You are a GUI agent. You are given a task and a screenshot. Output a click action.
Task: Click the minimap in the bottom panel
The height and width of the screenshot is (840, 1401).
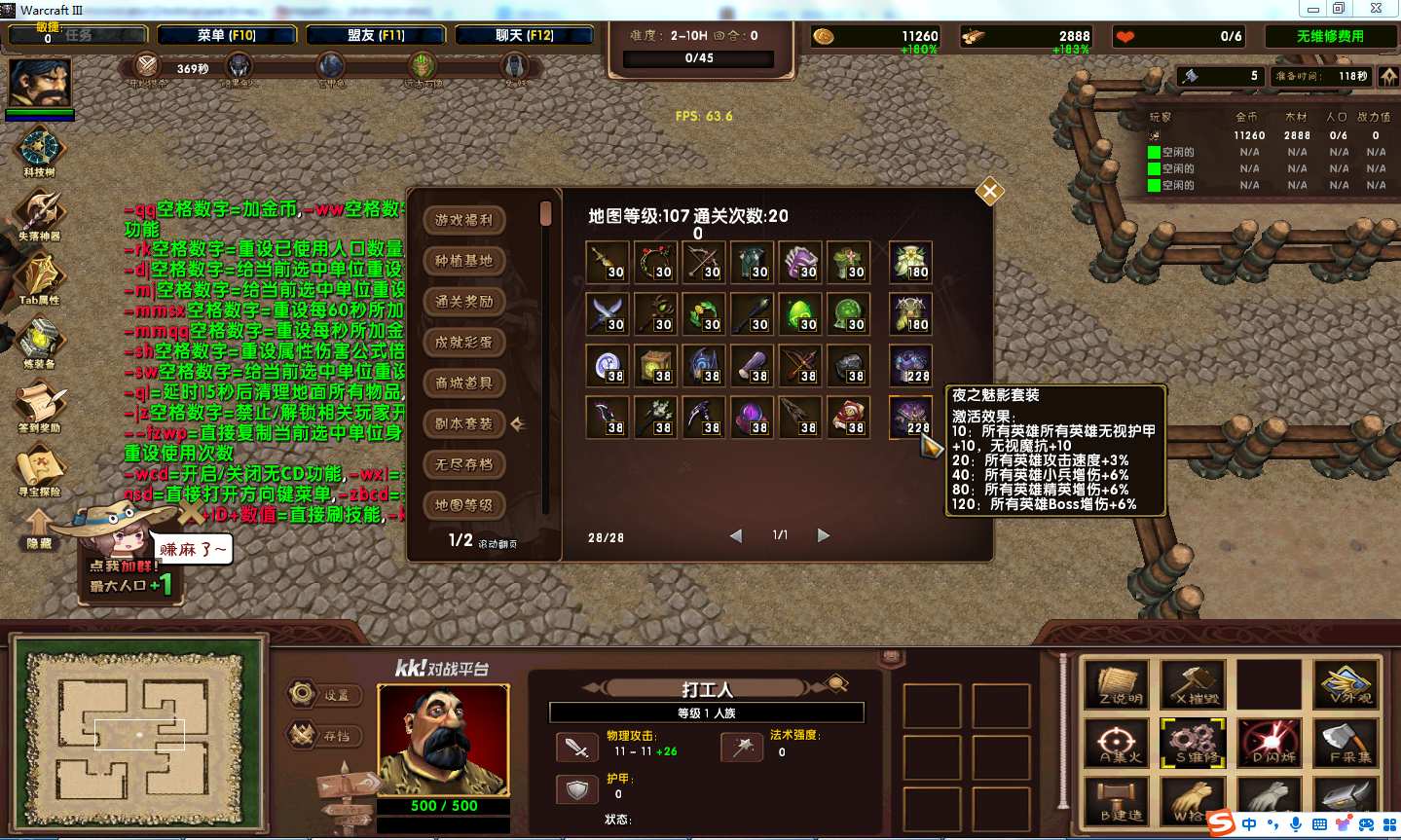point(138,734)
